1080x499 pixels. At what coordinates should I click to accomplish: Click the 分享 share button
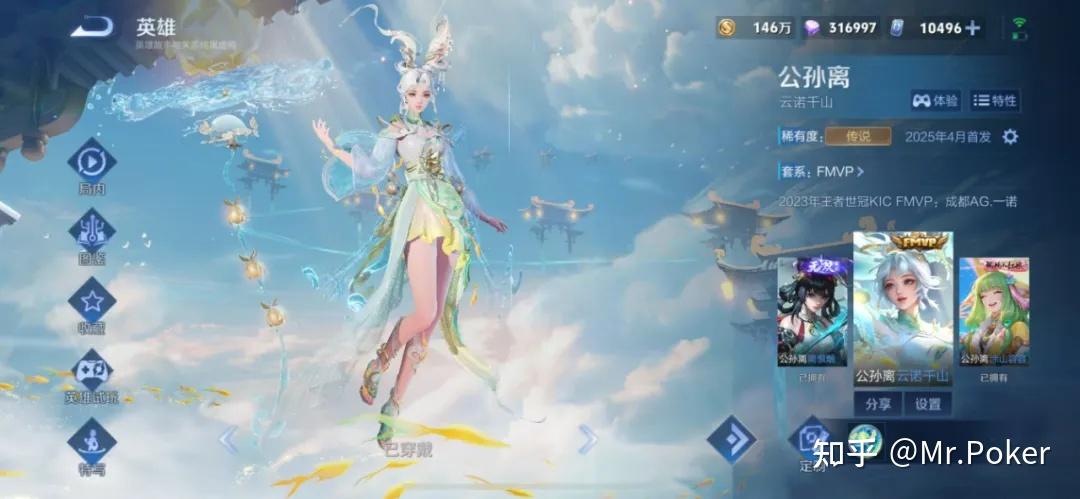877,404
